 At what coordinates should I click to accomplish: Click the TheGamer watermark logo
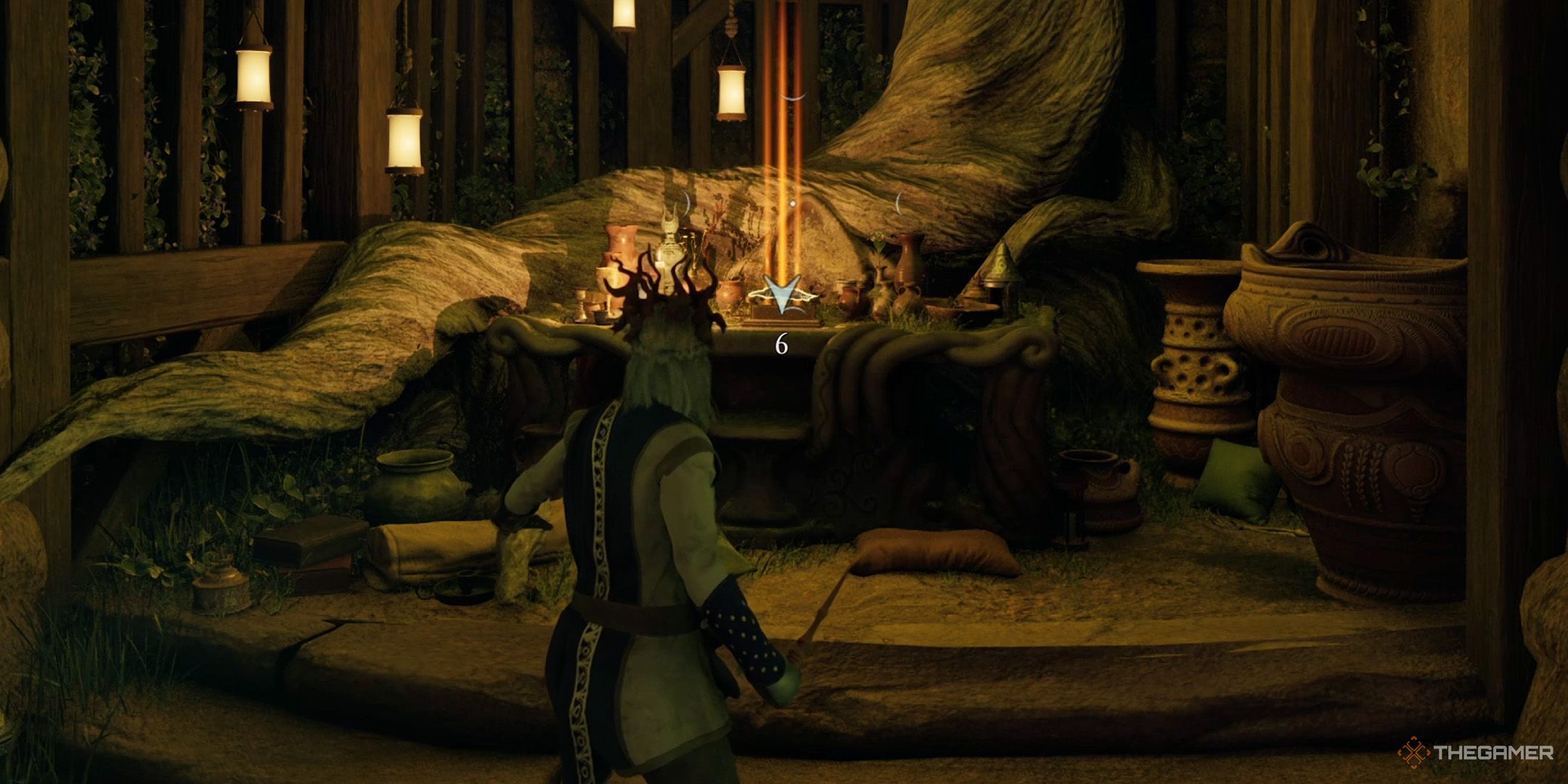point(1475,752)
